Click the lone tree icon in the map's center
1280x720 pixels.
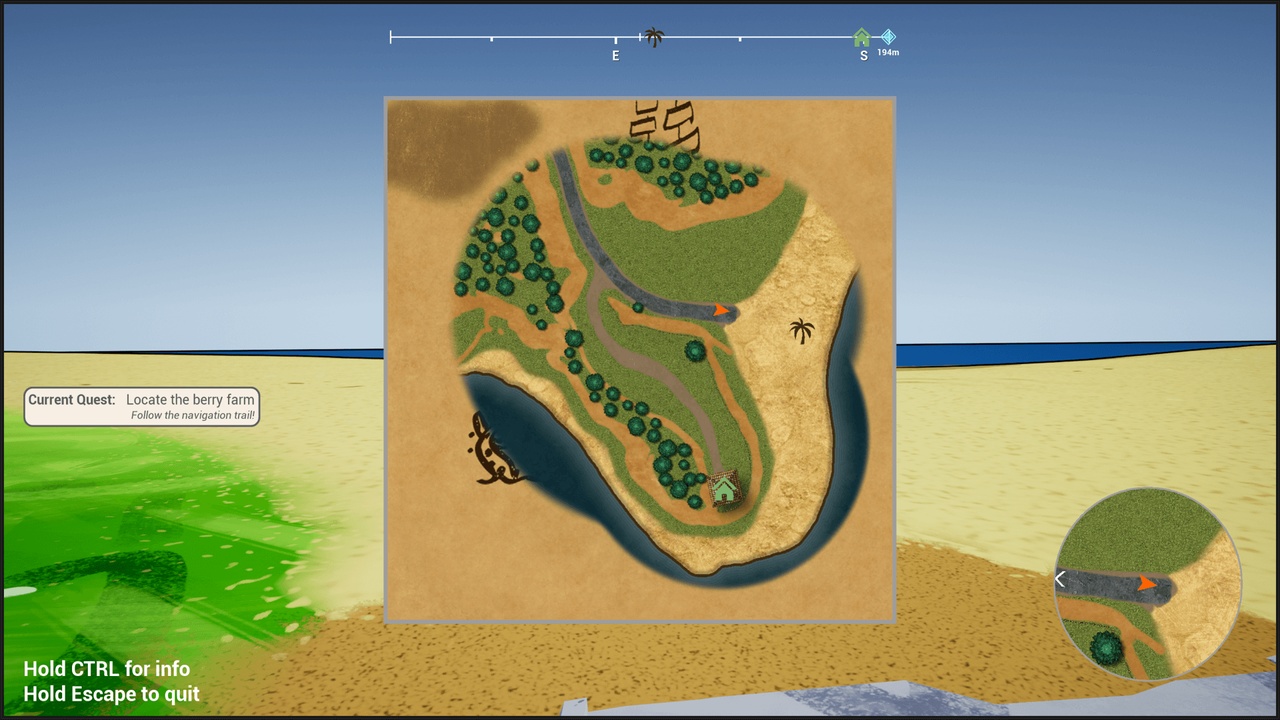(x=694, y=353)
